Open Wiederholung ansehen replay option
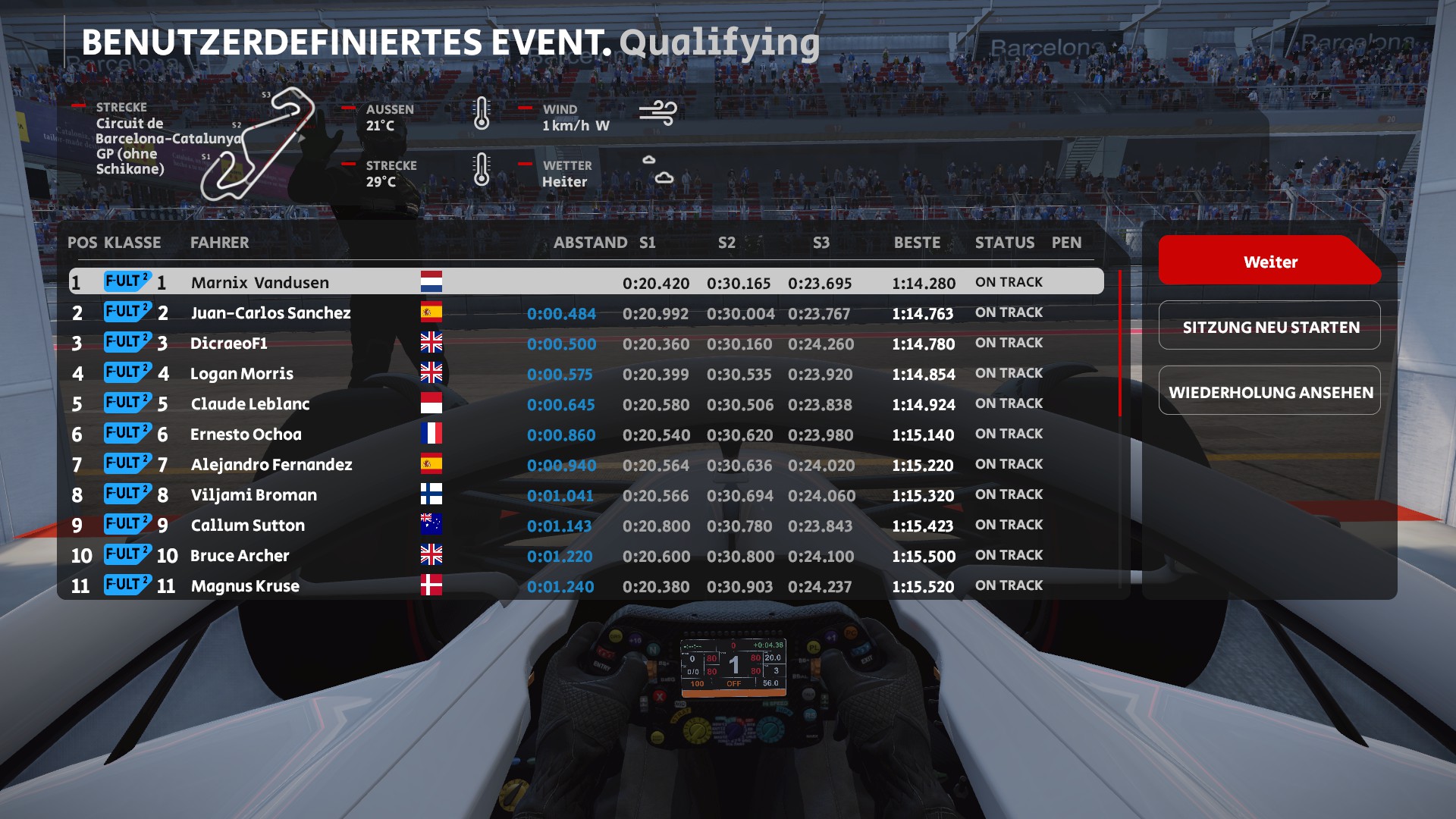This screenshot has width=1456, height=819. tap(1269, 392)
